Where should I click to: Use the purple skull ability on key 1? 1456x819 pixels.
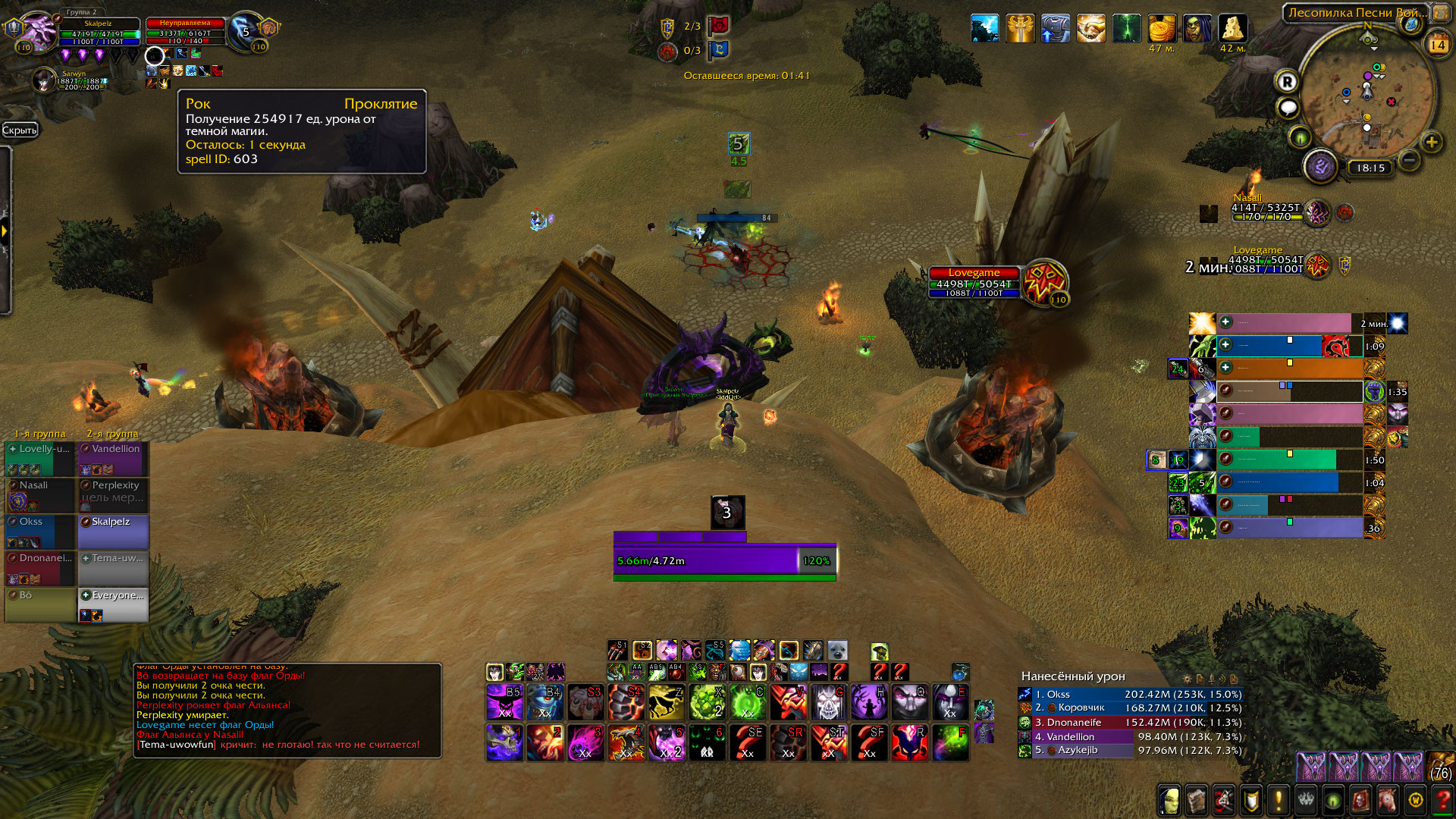pos(504,742)
